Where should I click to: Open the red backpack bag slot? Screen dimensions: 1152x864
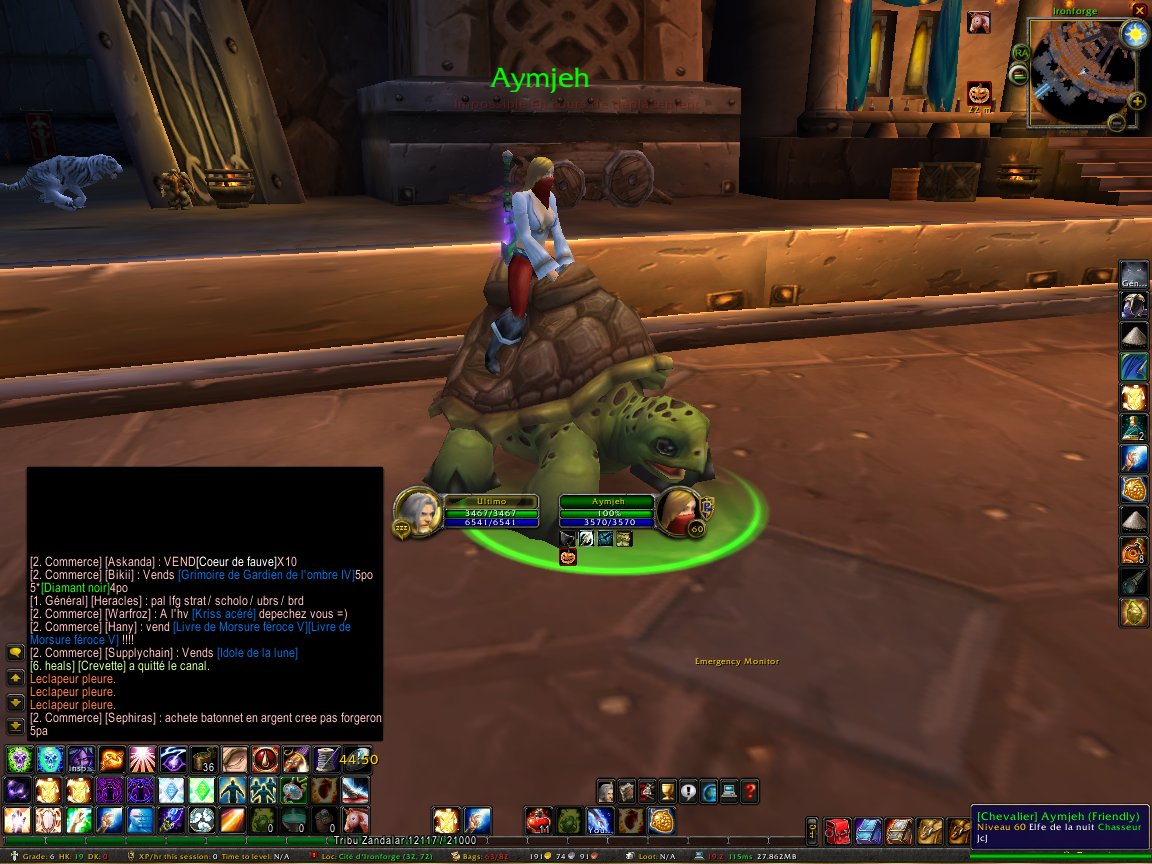point(837,830)
